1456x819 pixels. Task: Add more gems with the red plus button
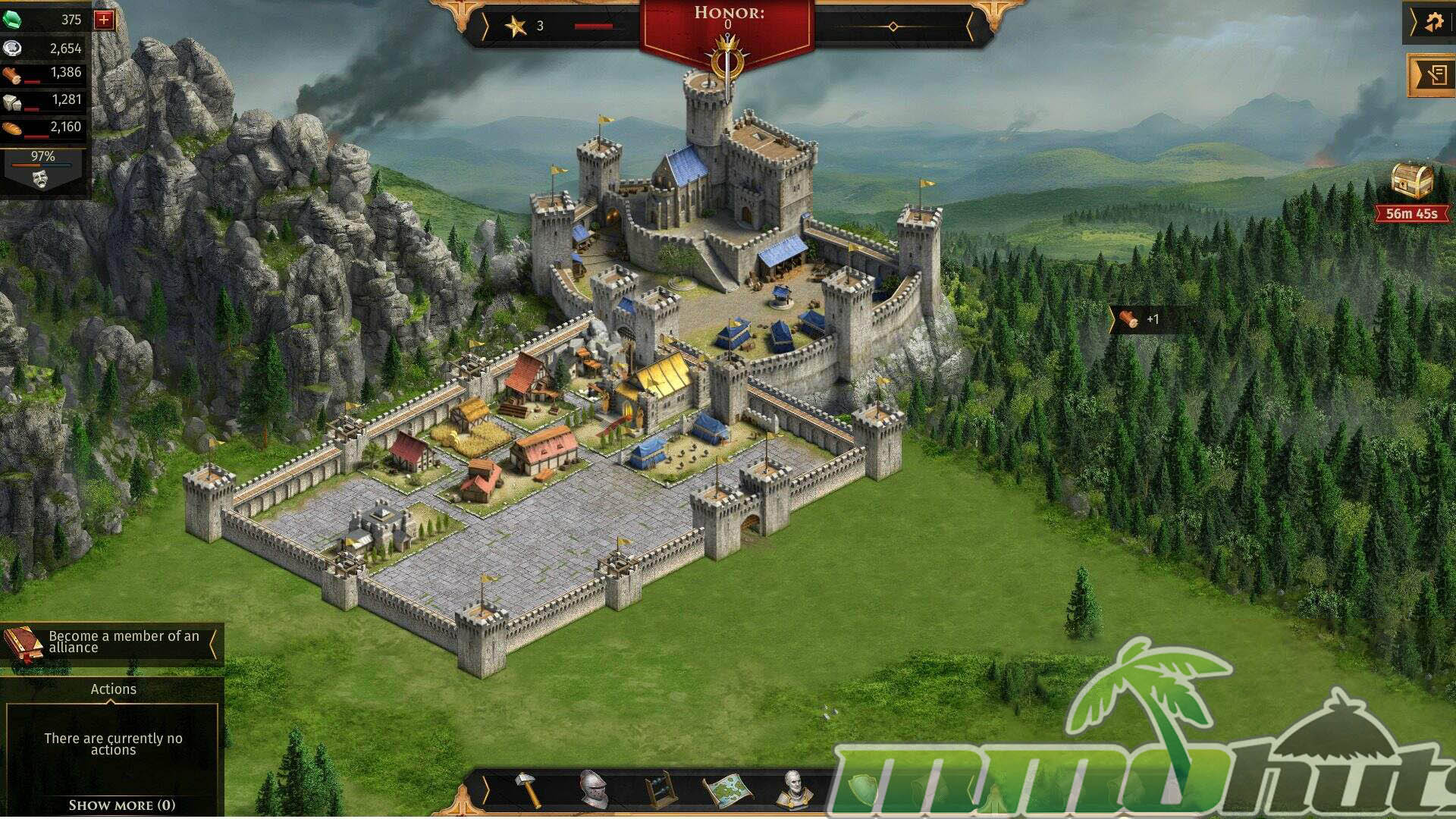pos(104,20)
